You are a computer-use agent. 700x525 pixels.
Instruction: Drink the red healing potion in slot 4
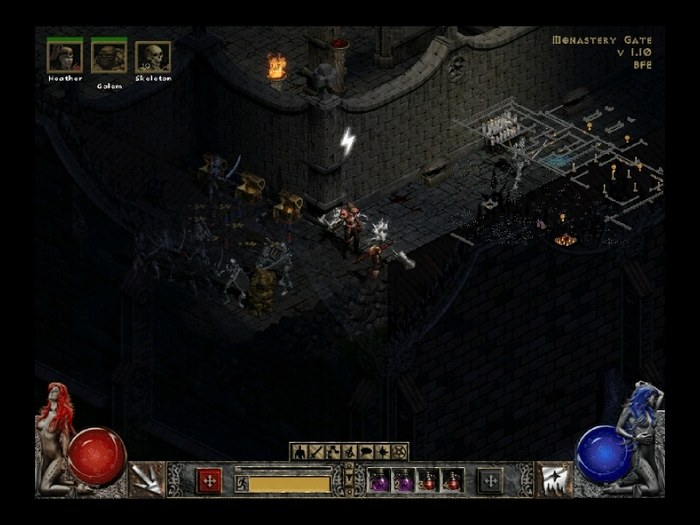click(453, 481)
